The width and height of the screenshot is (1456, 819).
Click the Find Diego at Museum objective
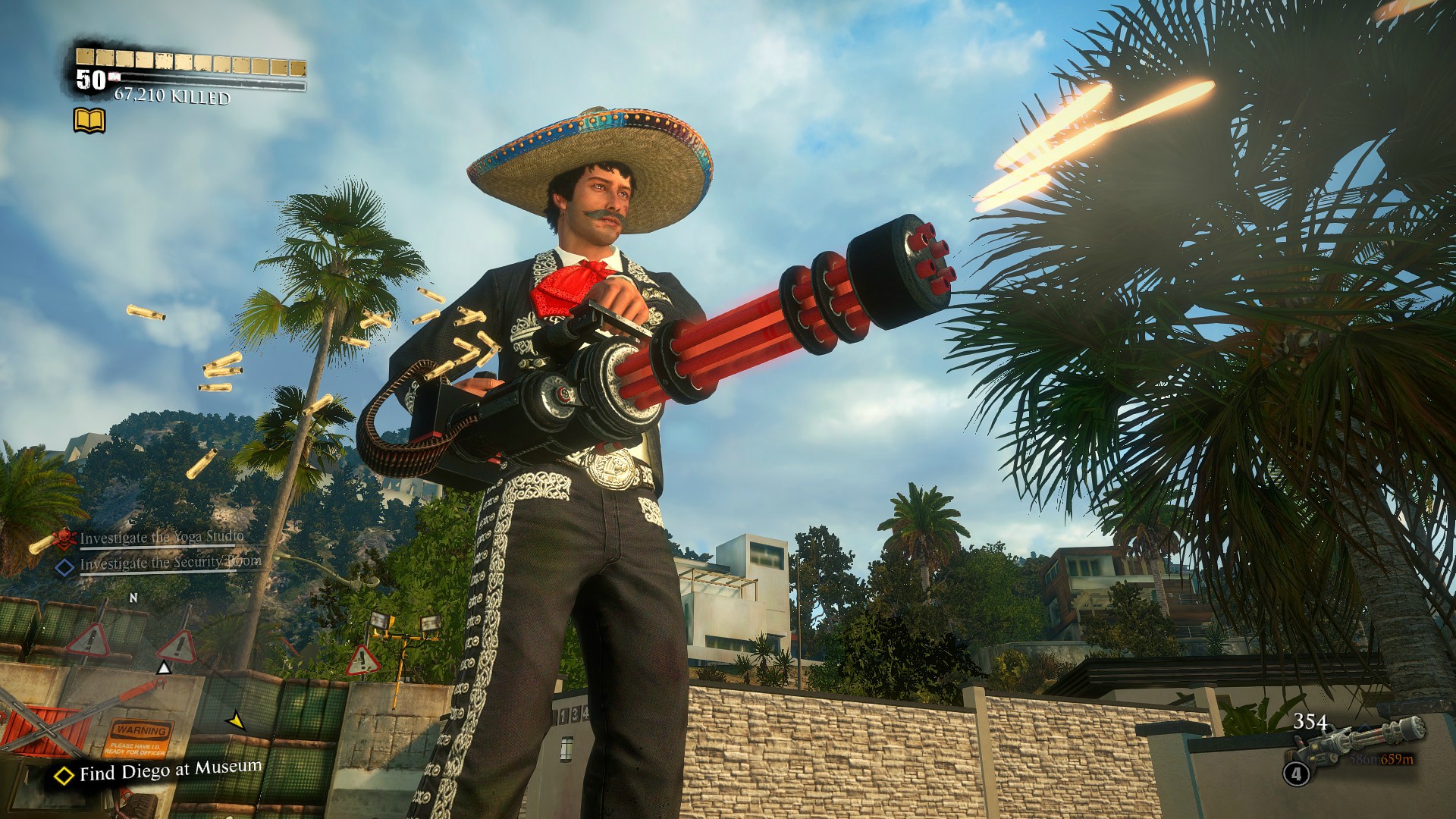170,770
